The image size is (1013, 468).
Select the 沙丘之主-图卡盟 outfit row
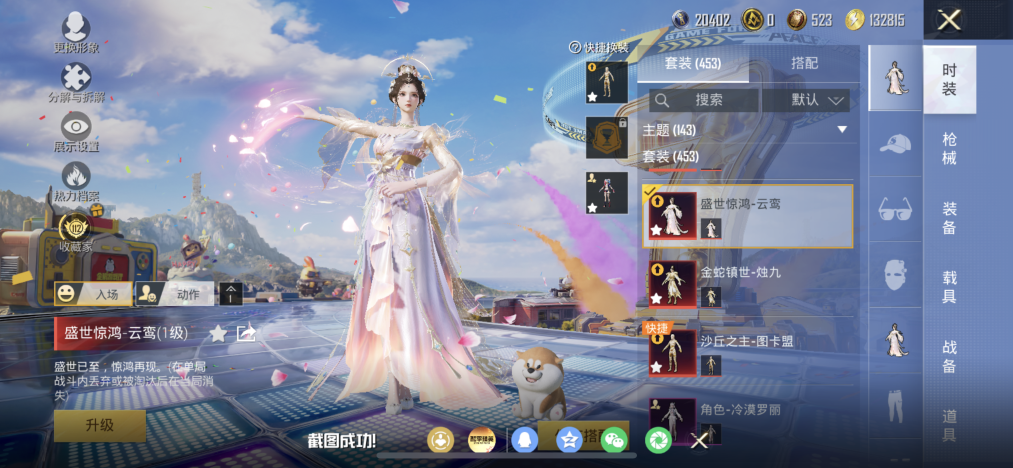pos(746,352)
